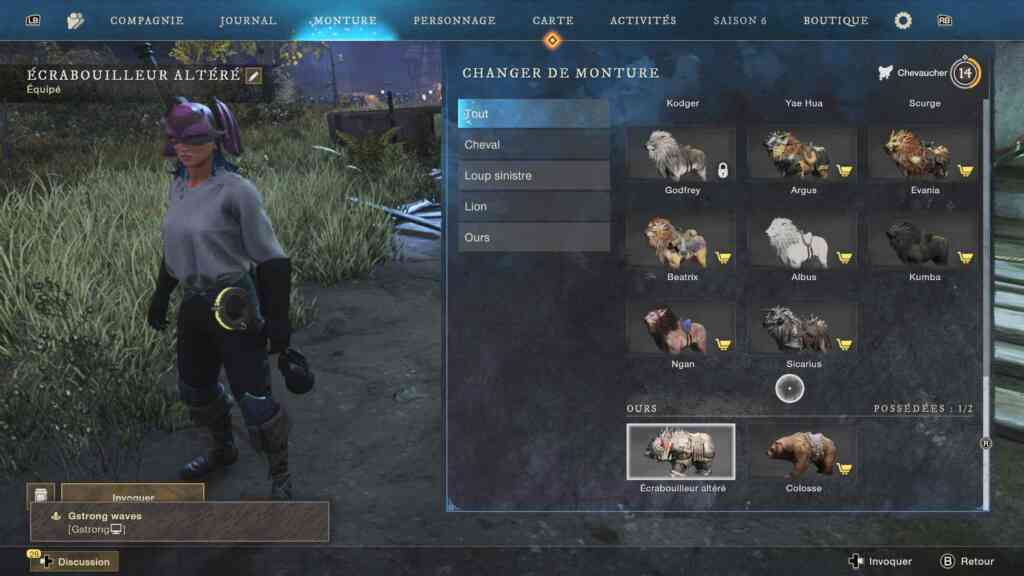Pick the white Albus lion mount
Viewport: 1024px width, 576px height.
click(803, 241)
